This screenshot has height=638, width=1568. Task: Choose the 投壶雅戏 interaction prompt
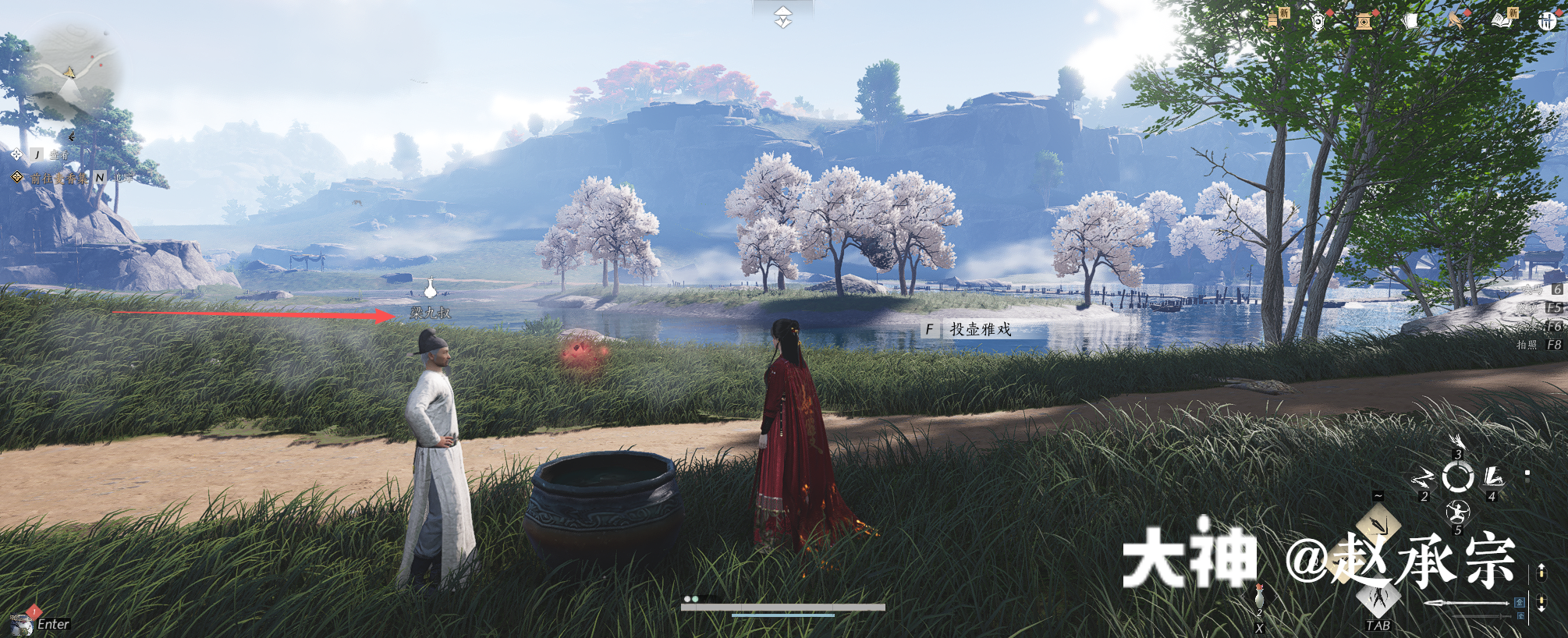tap(980, 330)
